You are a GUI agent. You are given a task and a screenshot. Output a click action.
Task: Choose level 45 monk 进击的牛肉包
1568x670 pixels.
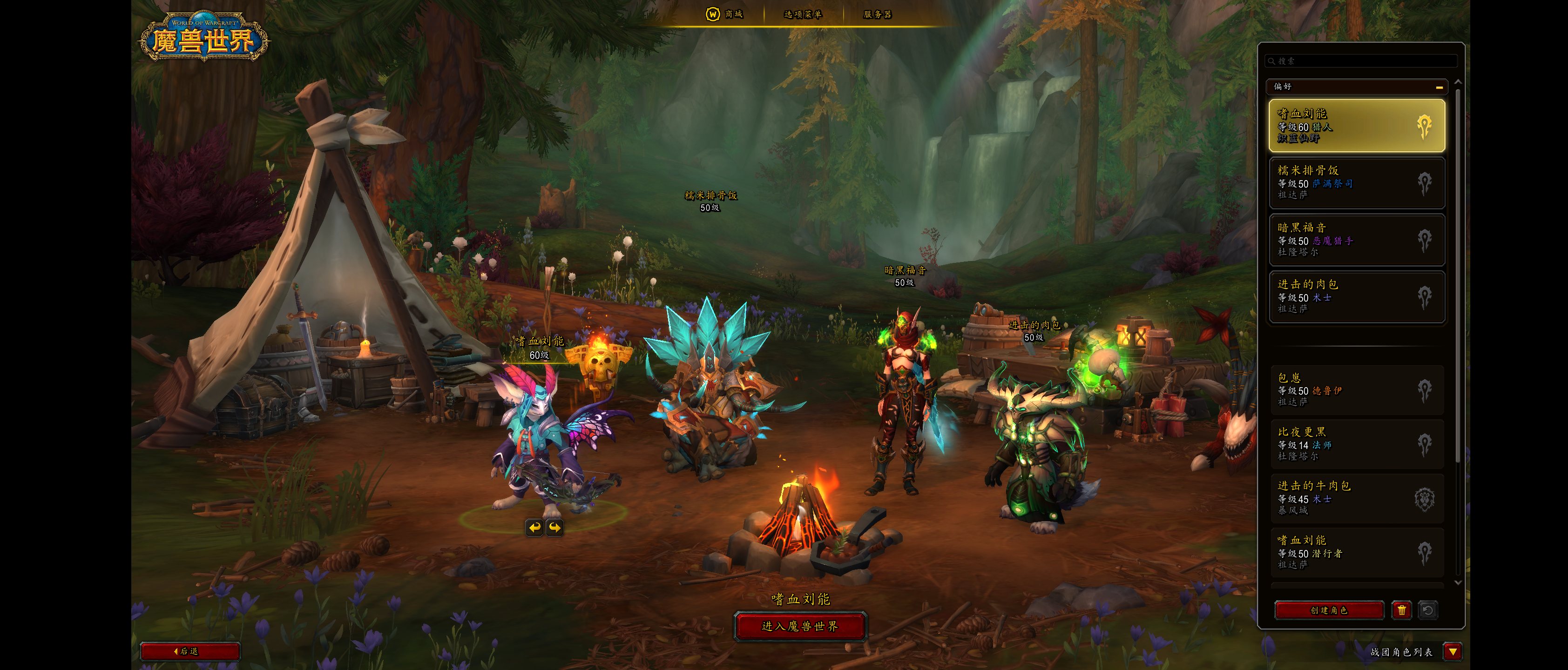1356,498
